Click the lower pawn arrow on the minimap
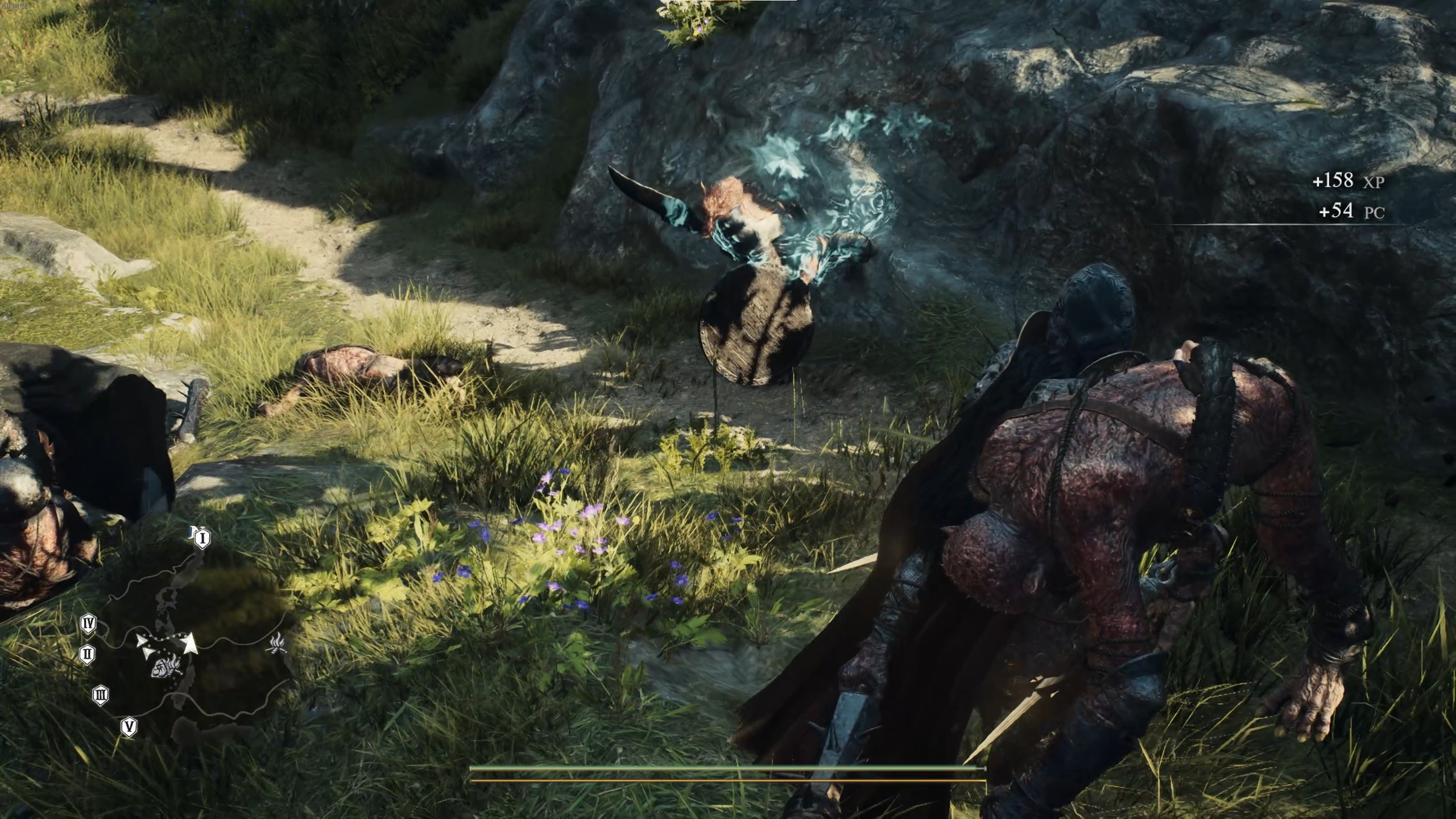This screenshot has width=1456, height=819. [148, 652]
